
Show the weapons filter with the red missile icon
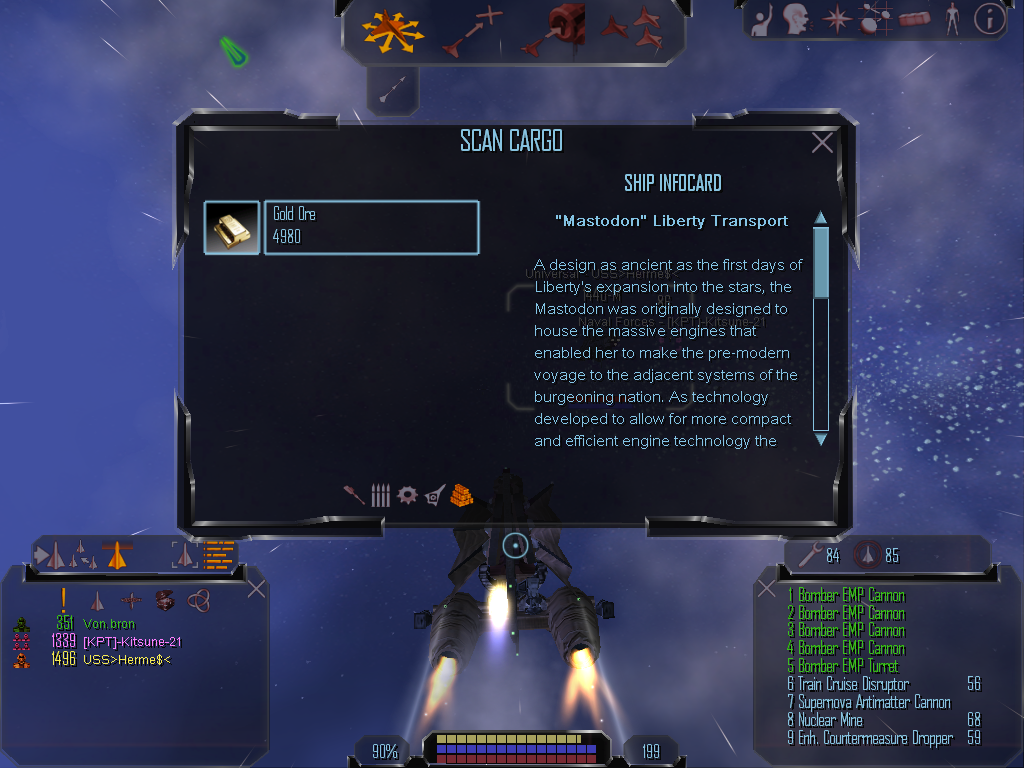[x=354, y=495]
